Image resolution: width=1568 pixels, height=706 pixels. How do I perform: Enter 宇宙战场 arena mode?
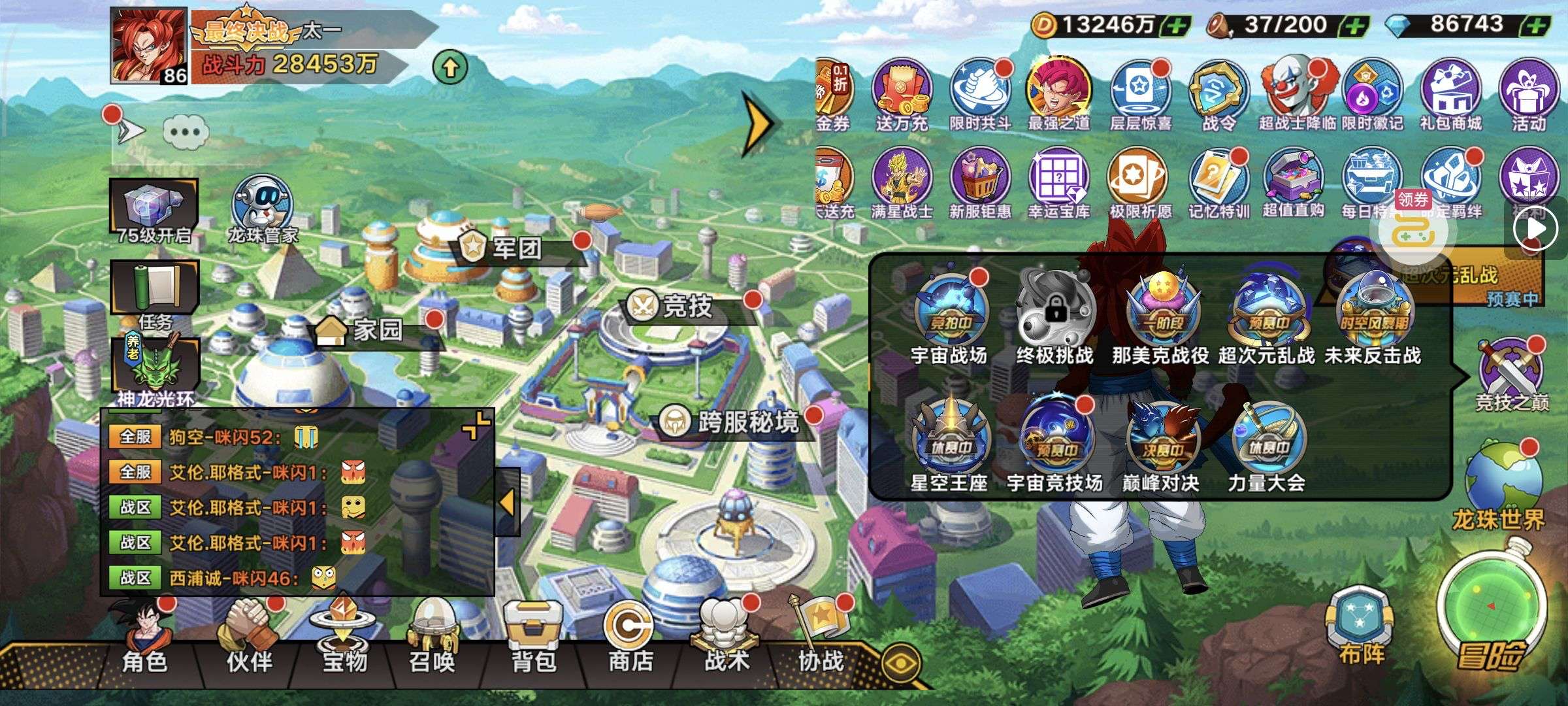coord(949,314)
